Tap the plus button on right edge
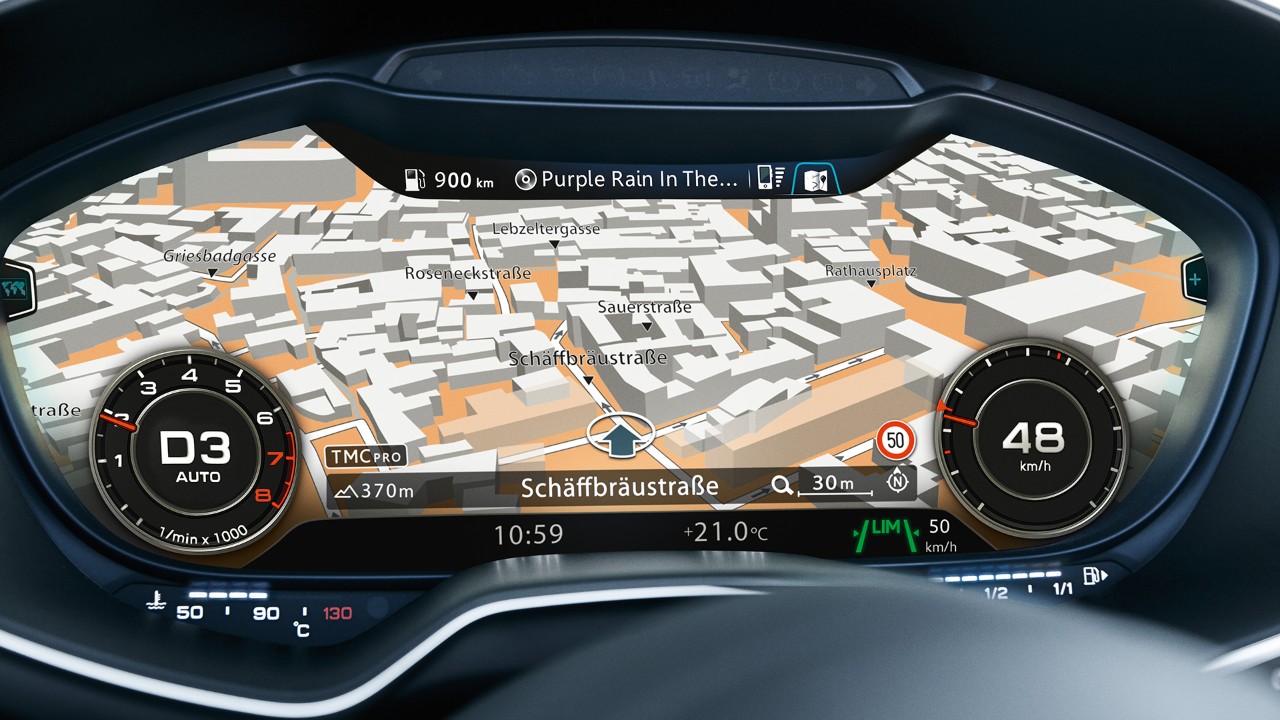1280x720 pixels. tap(1196, 277)
